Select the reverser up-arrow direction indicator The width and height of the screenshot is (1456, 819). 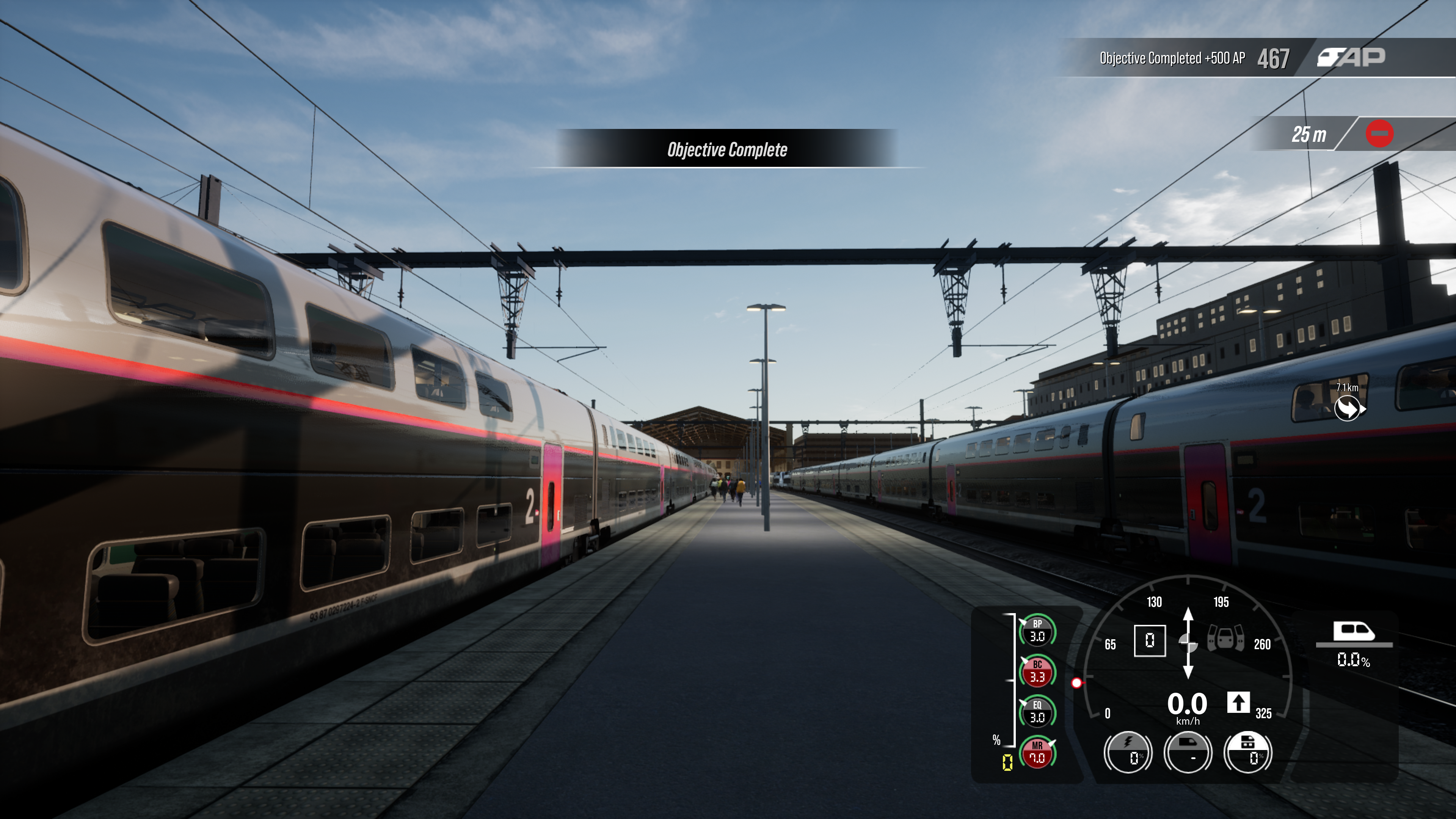(1238, 703)
